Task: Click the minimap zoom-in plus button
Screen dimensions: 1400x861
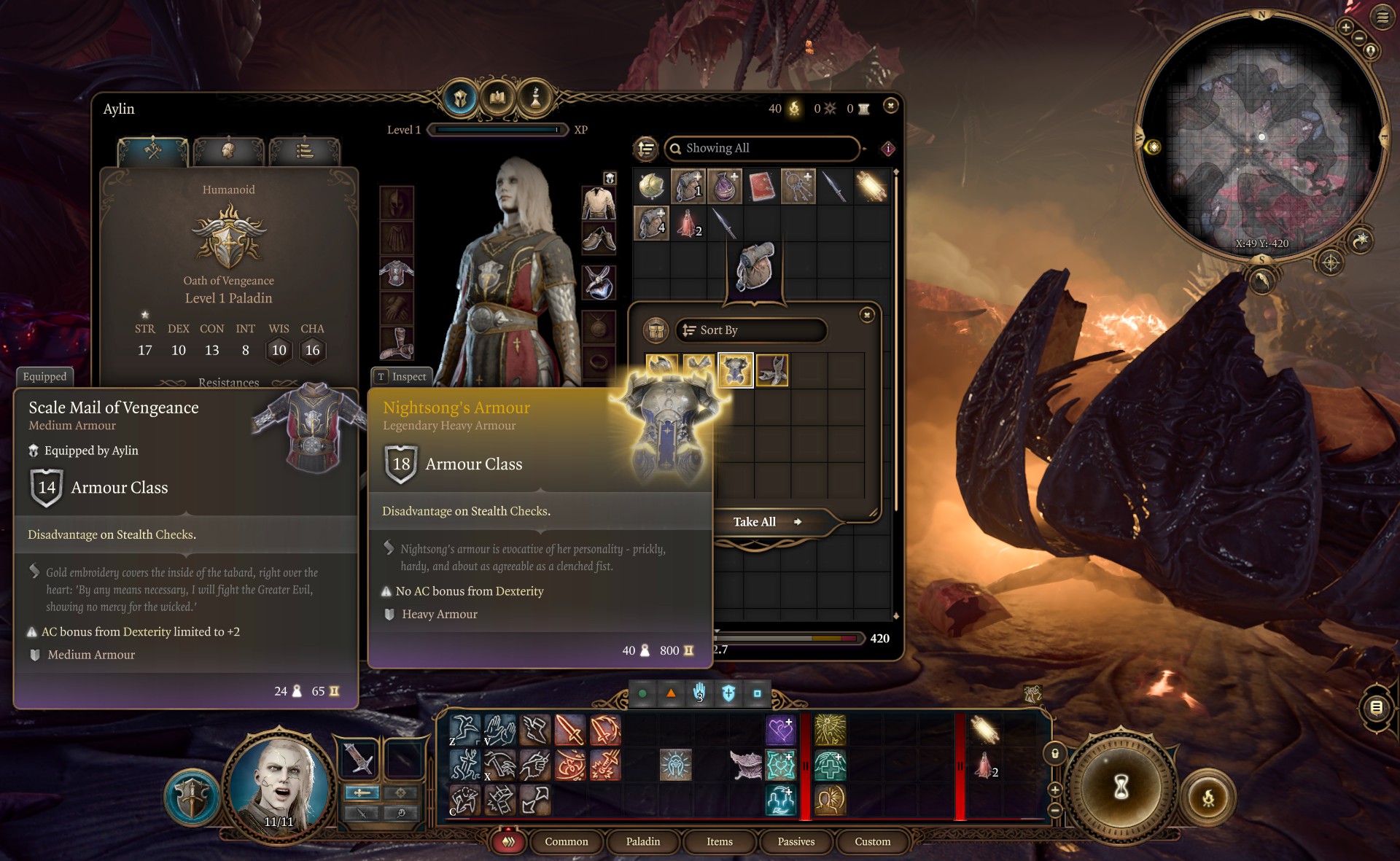Action: (1346, 27)
